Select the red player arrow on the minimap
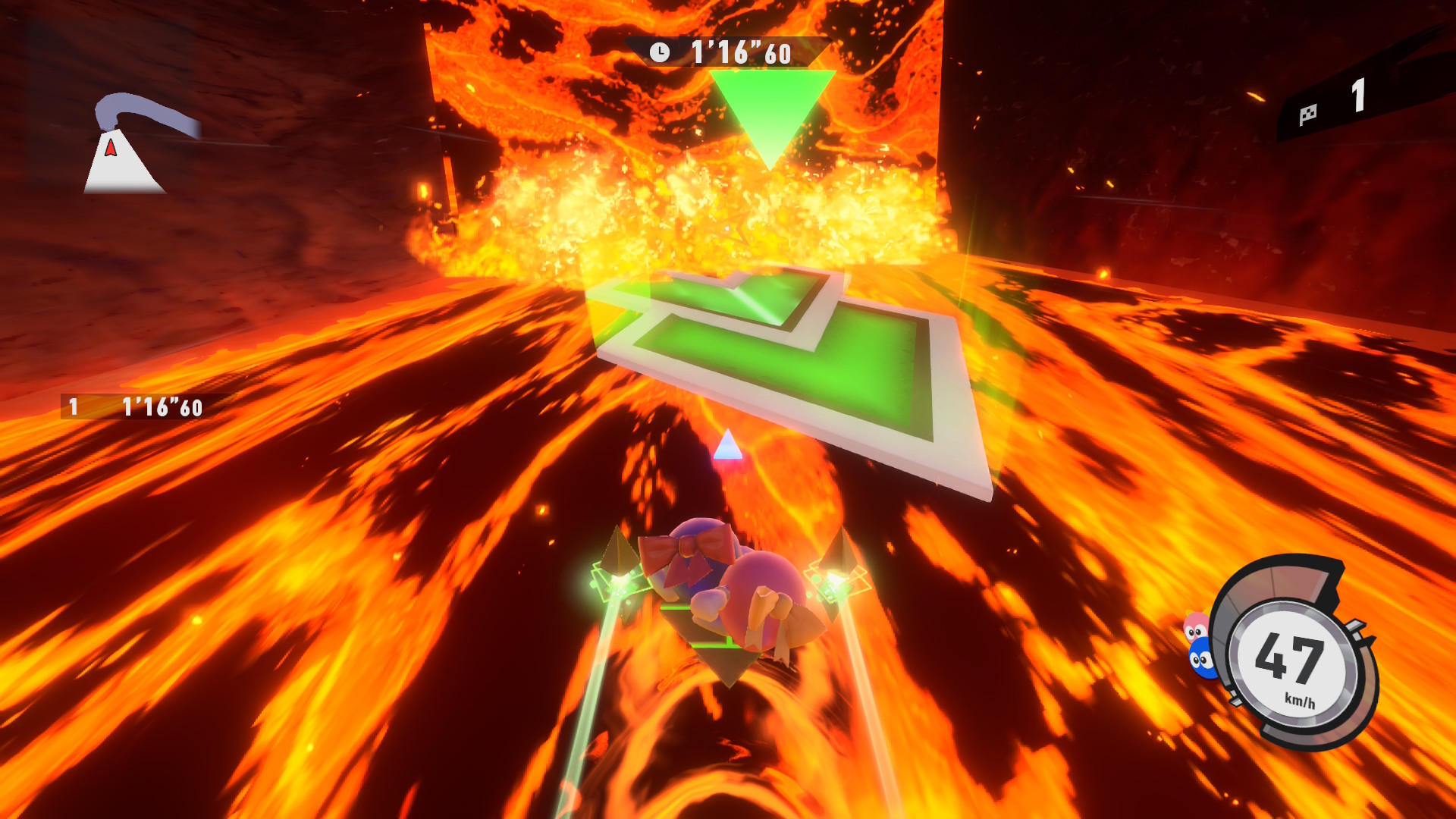The width and height of the screenshot is (1456, 819). pyautogui.click(x=111, y=147)
